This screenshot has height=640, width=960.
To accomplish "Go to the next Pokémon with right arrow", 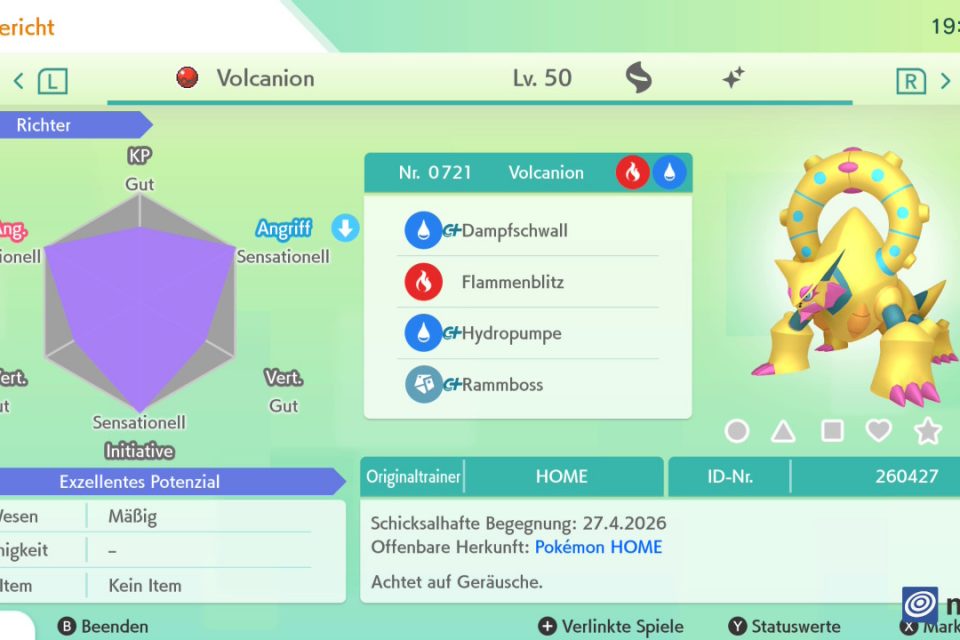I will coord(945,81).
